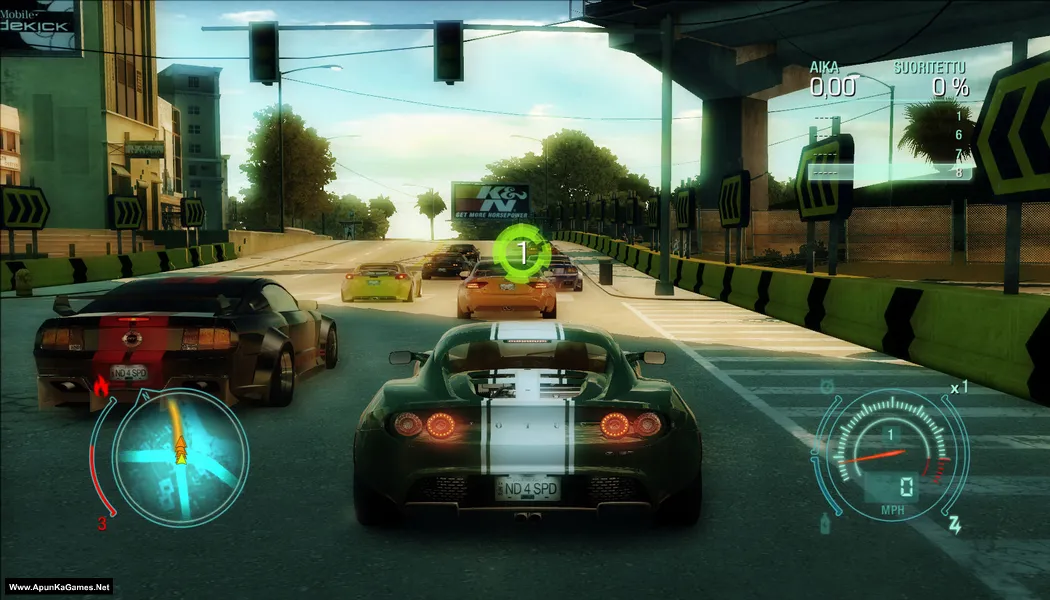
Task: Choose the position 1 leaderboard row
Action: coord(892,117)
